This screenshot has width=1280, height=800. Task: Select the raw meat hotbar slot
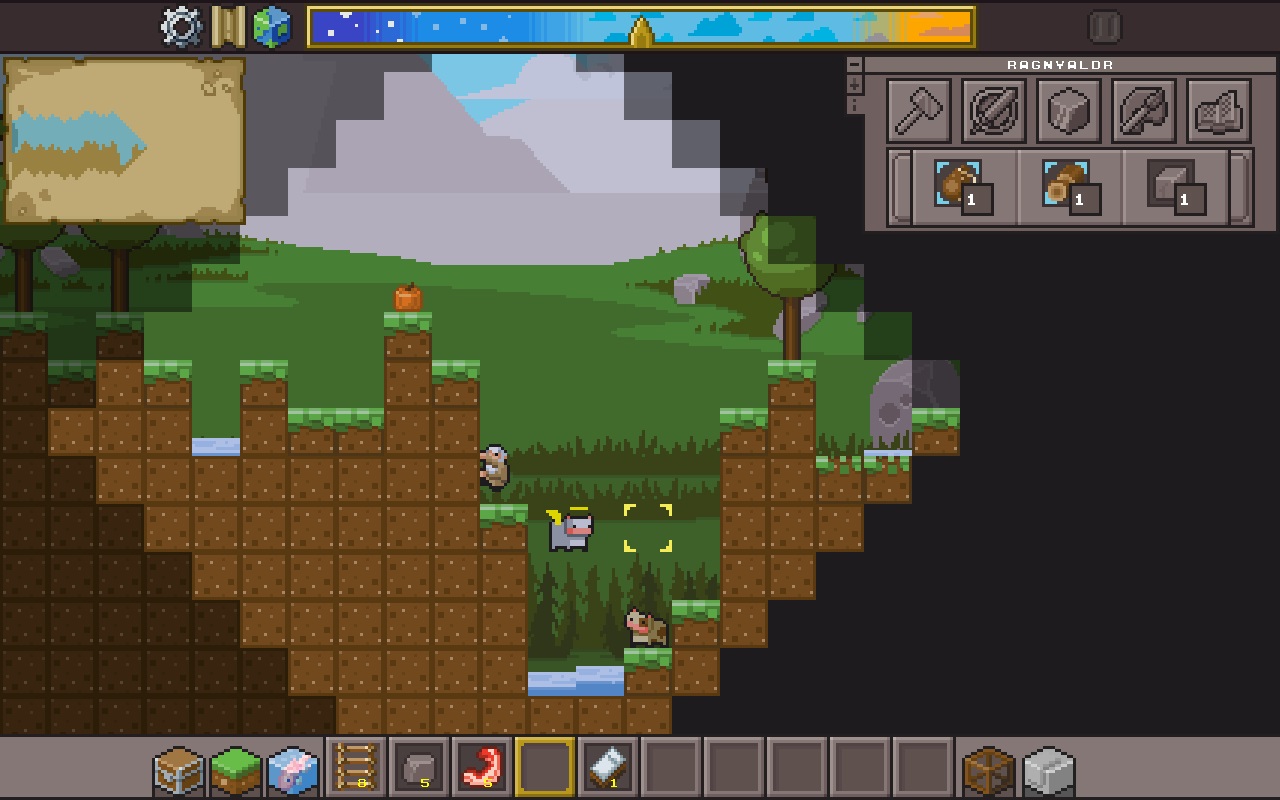[x=482, y=767]
